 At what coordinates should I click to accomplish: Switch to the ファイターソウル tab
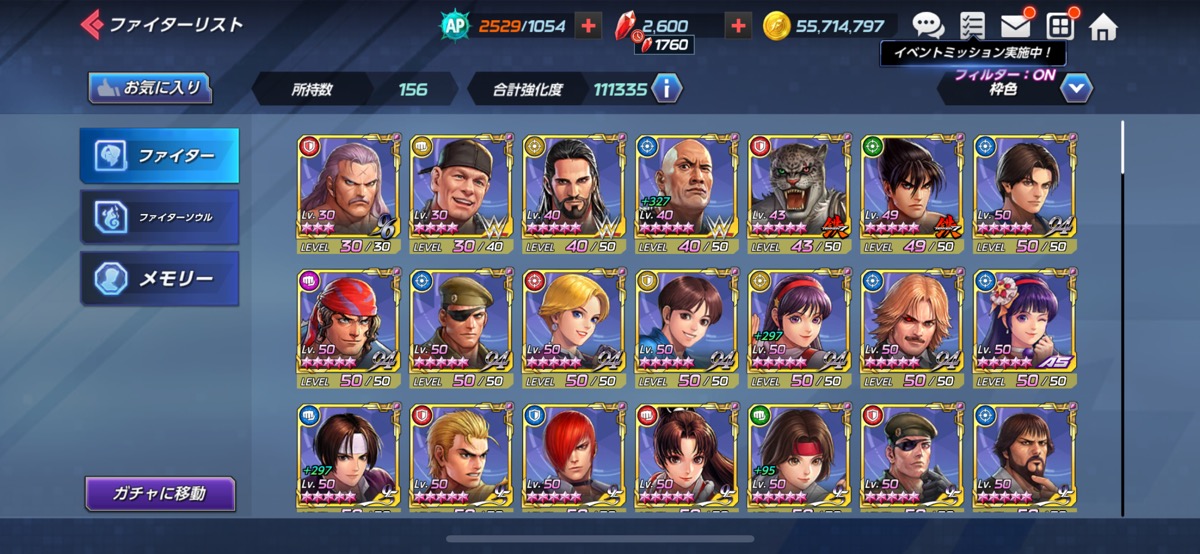coord(160,216)
